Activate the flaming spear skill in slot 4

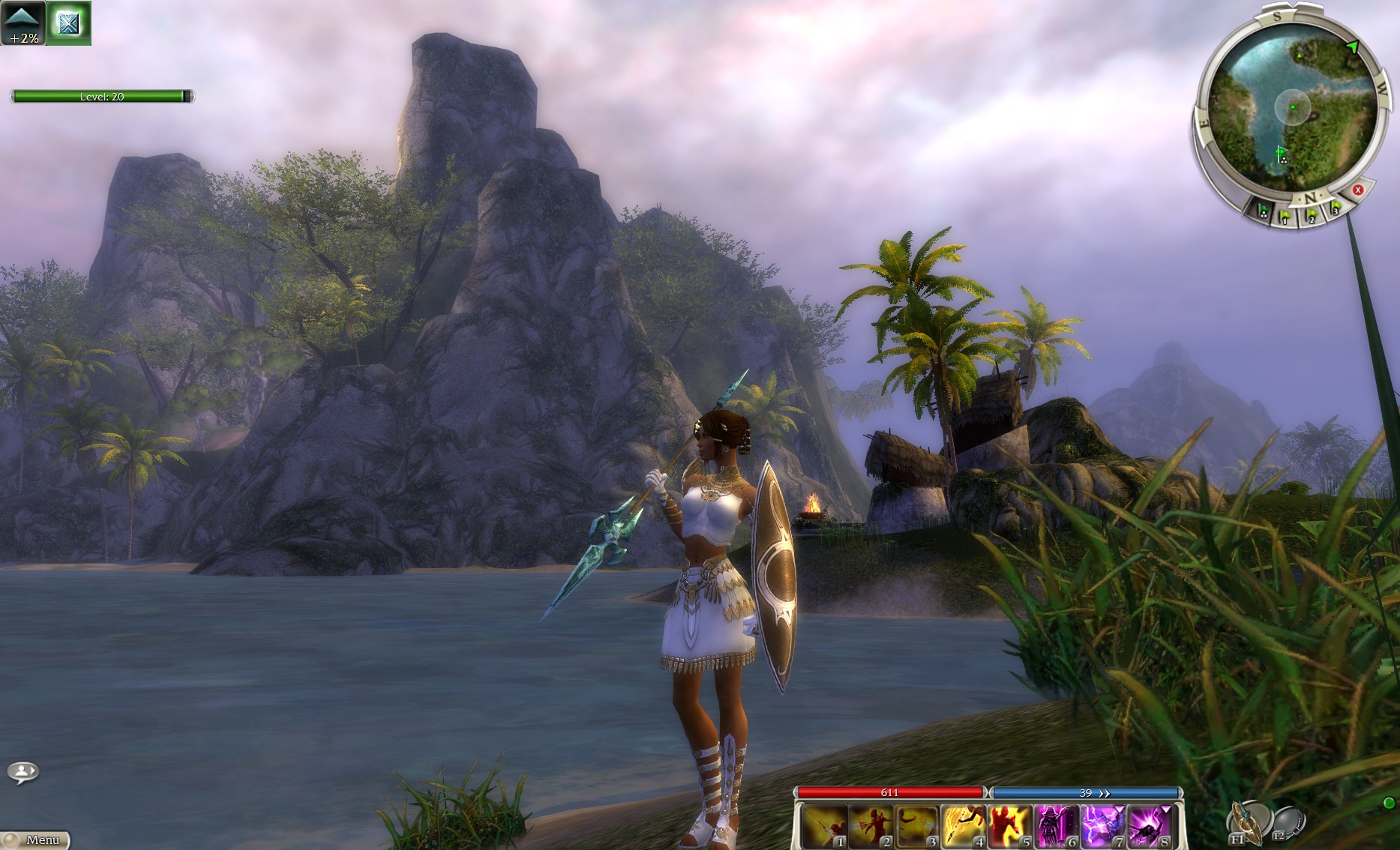pos(964,826)
